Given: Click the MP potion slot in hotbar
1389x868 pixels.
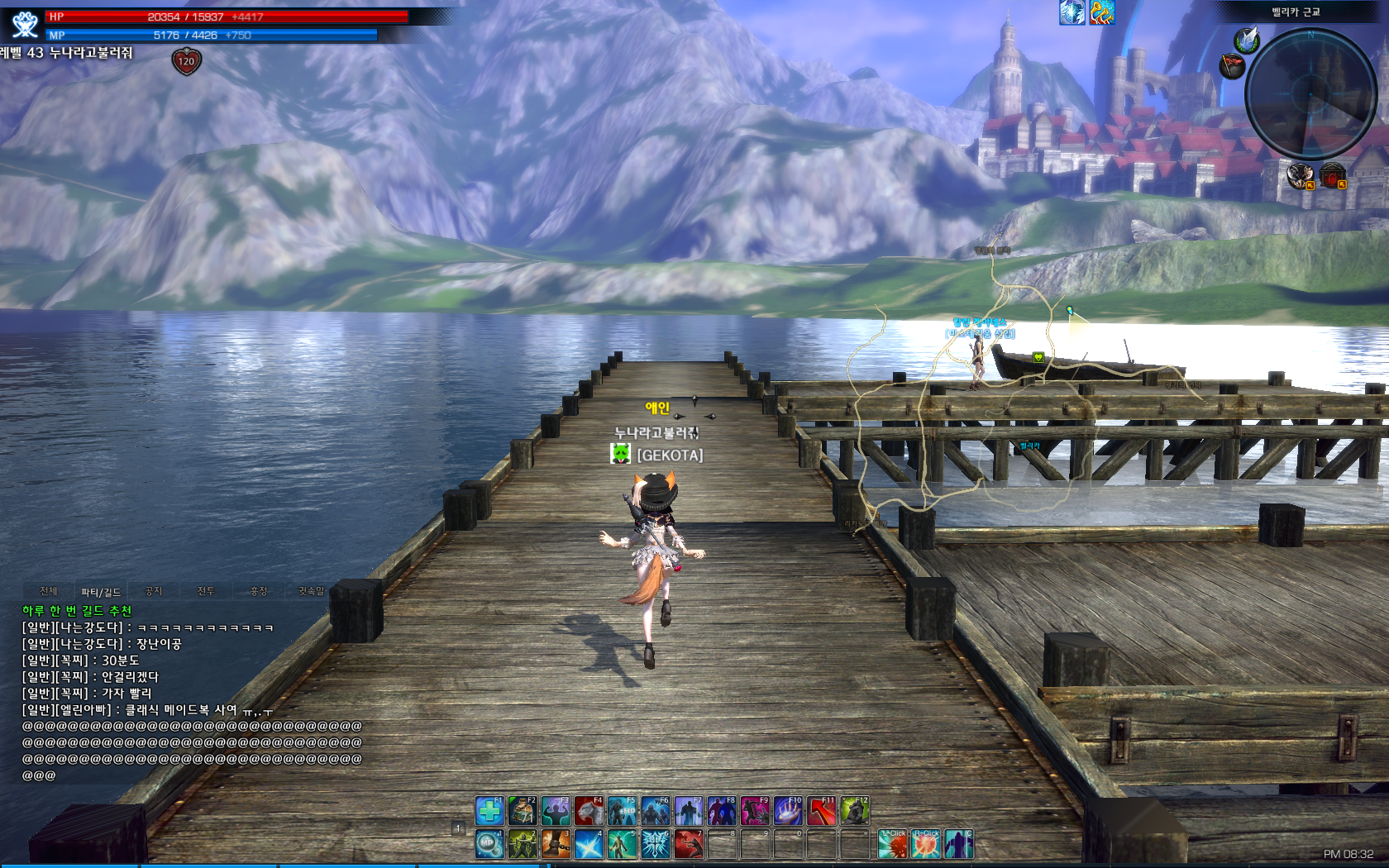Looking at the screenshot, I should [489, 844].
